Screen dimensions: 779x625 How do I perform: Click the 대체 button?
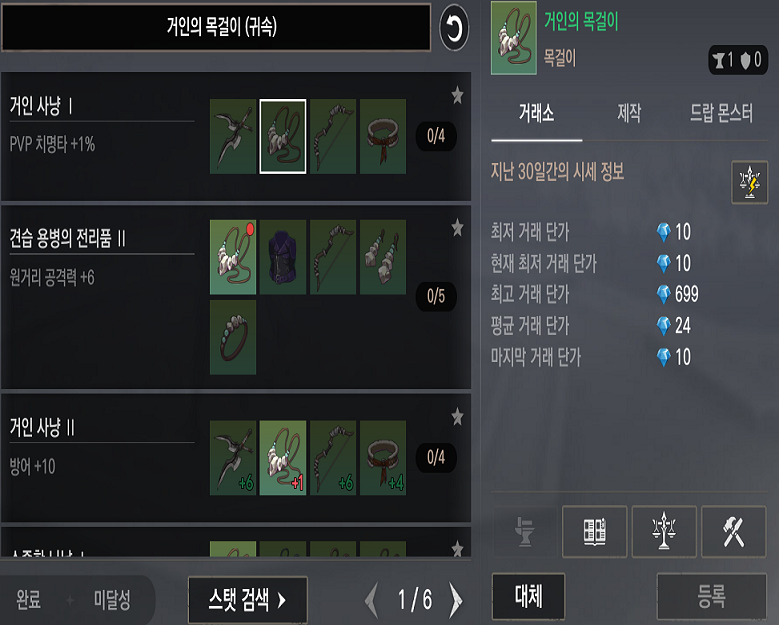pos(528,597)
